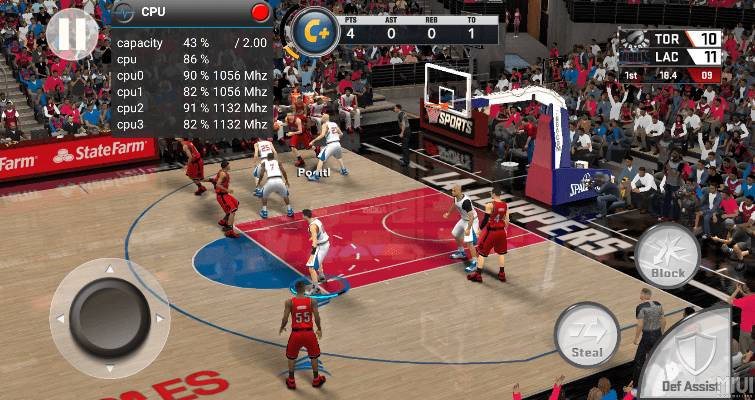
Task: Tap the Steal button
Action: tap(587, 335)
